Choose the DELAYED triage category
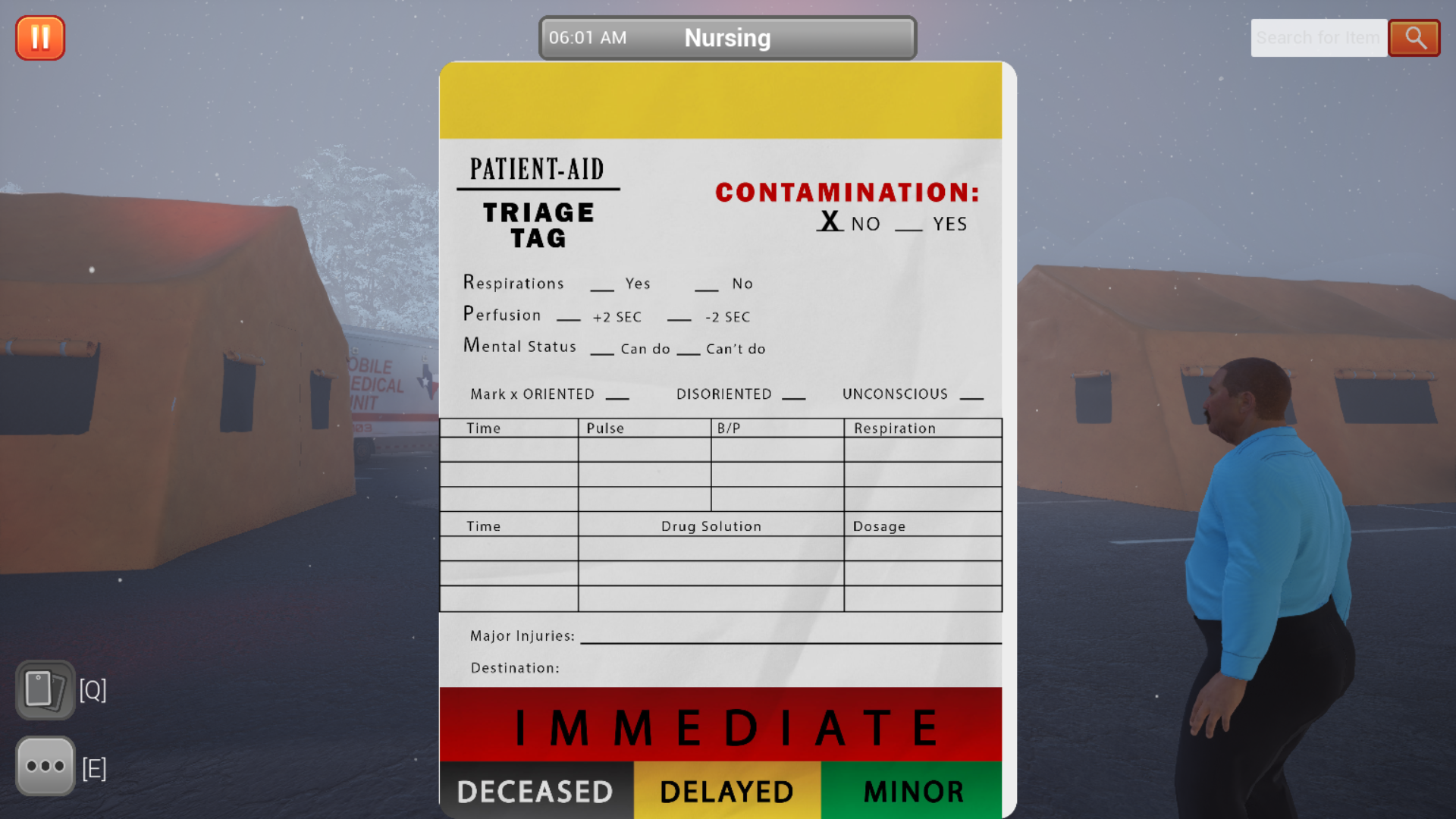Image resolution: width=1456 pixels, height=819 pixels. tap(726, 791)
